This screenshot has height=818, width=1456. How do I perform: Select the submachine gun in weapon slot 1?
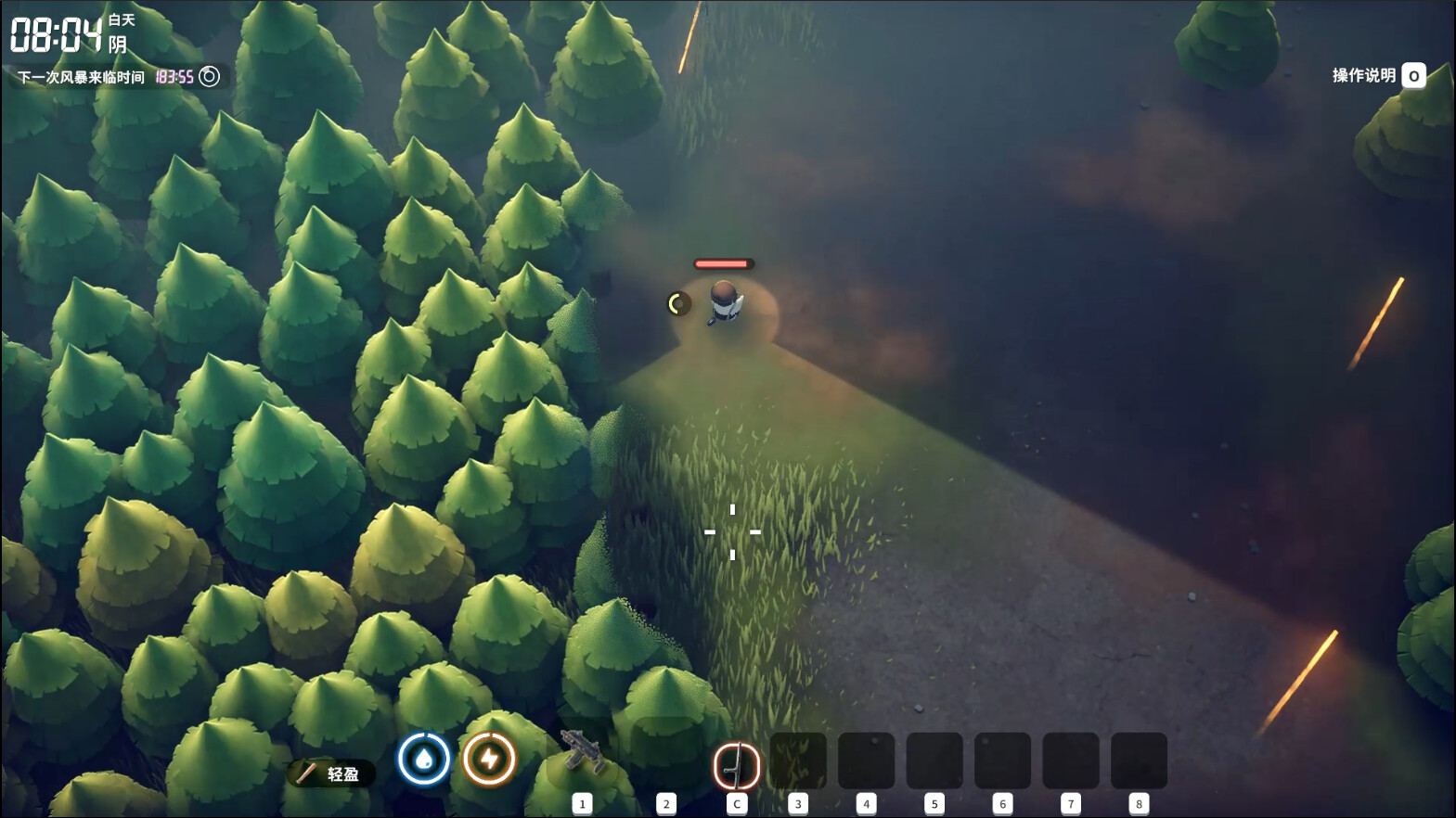point(583,755)
